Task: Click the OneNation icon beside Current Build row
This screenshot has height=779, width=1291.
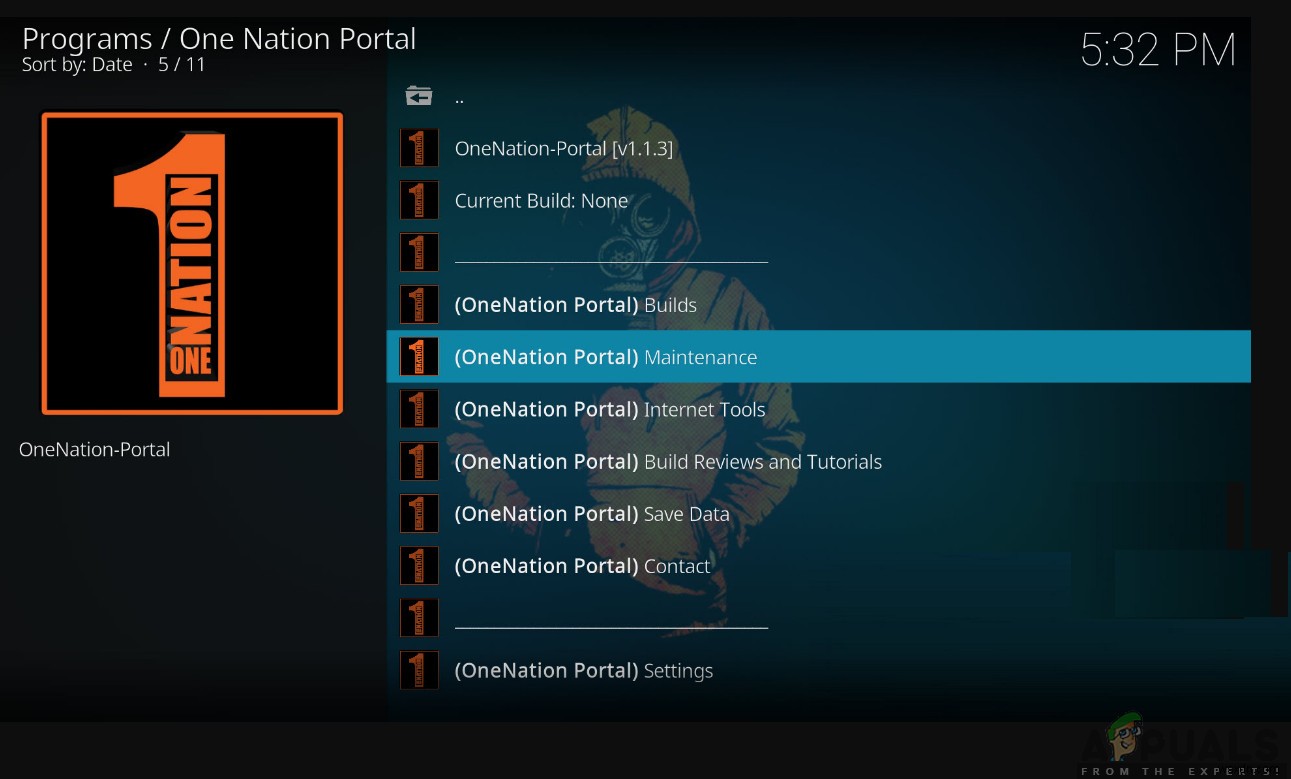Action: coord(419,200)
